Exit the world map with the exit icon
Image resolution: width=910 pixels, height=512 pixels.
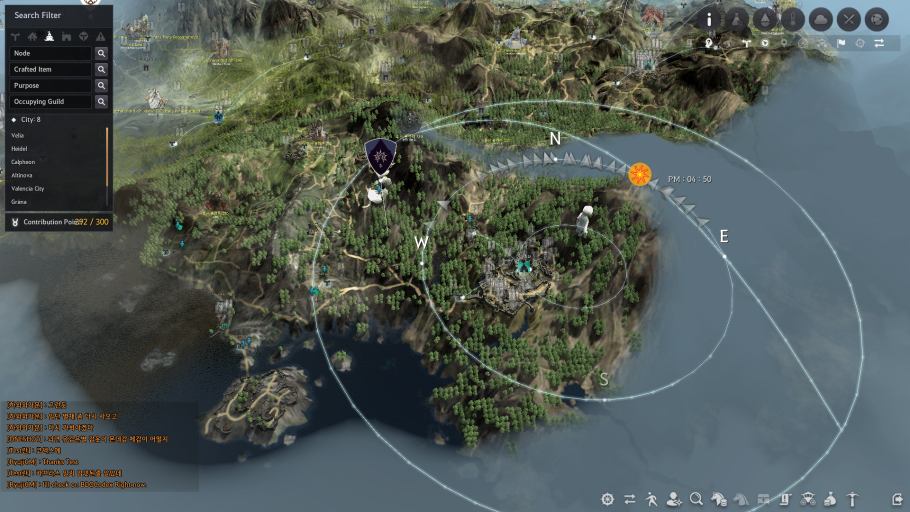point(897,498)
